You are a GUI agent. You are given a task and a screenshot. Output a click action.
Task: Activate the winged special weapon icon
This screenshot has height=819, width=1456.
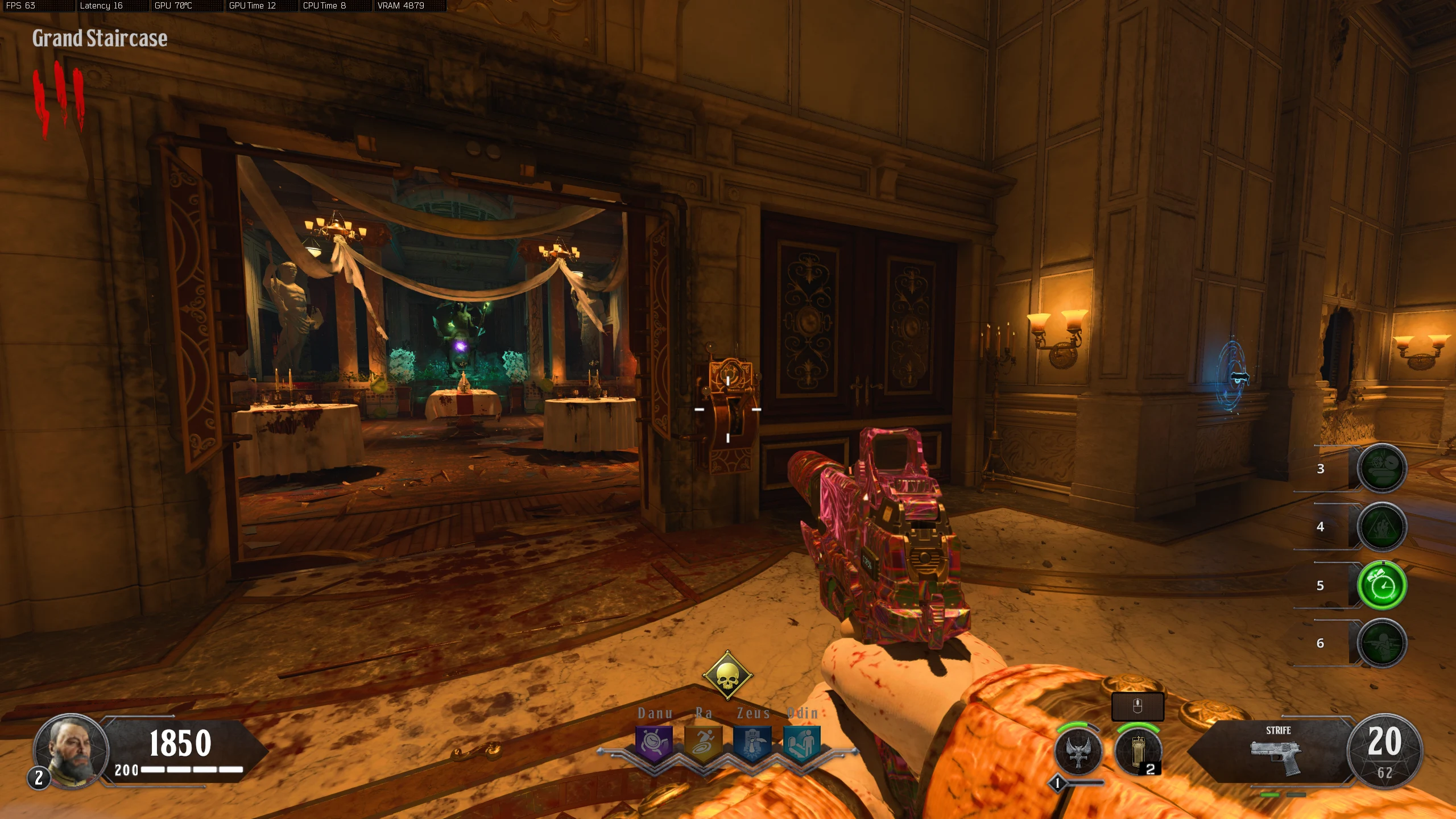coord(1078,751)
